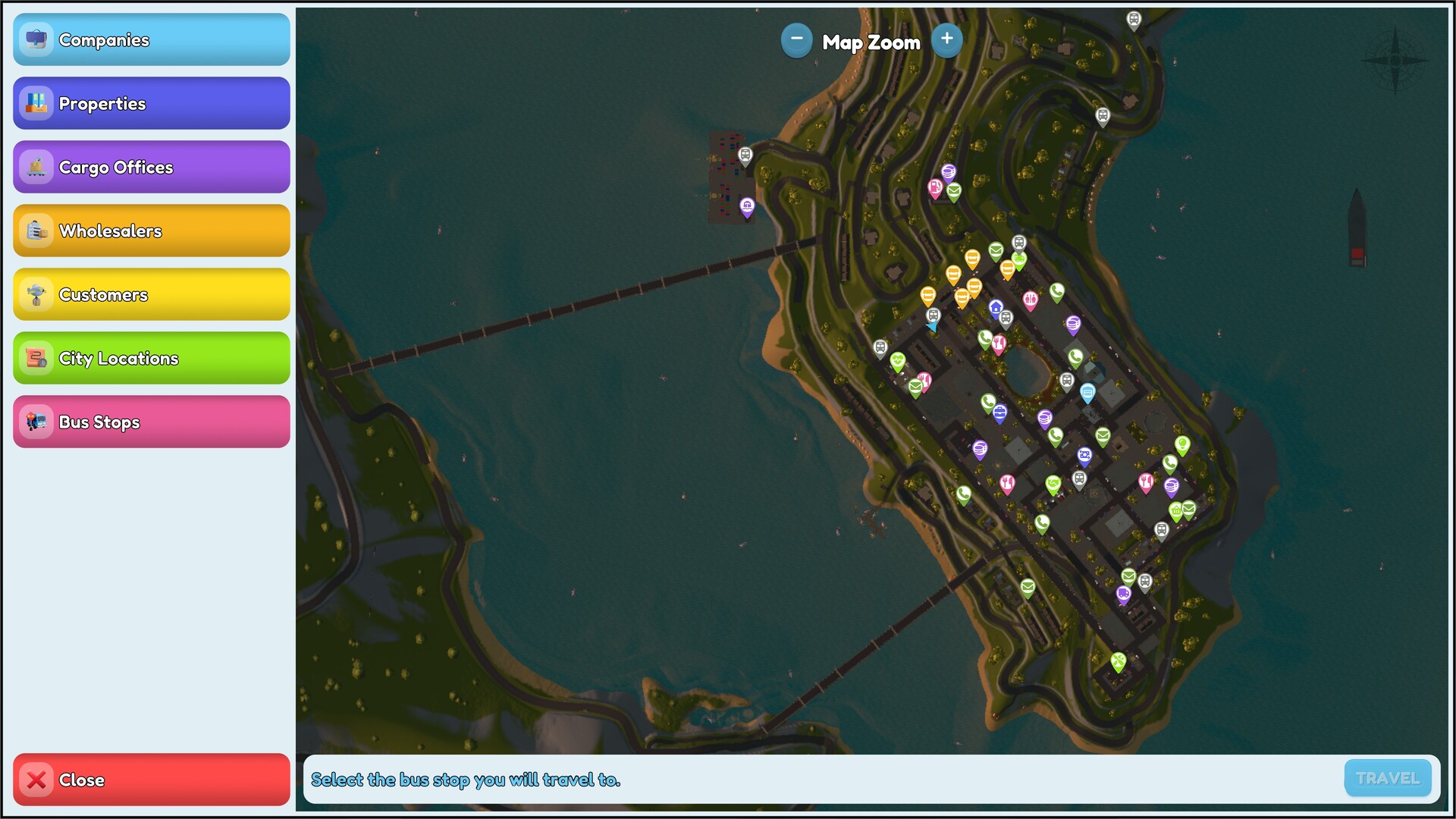Click Close to exit the map

coord(151,780)
